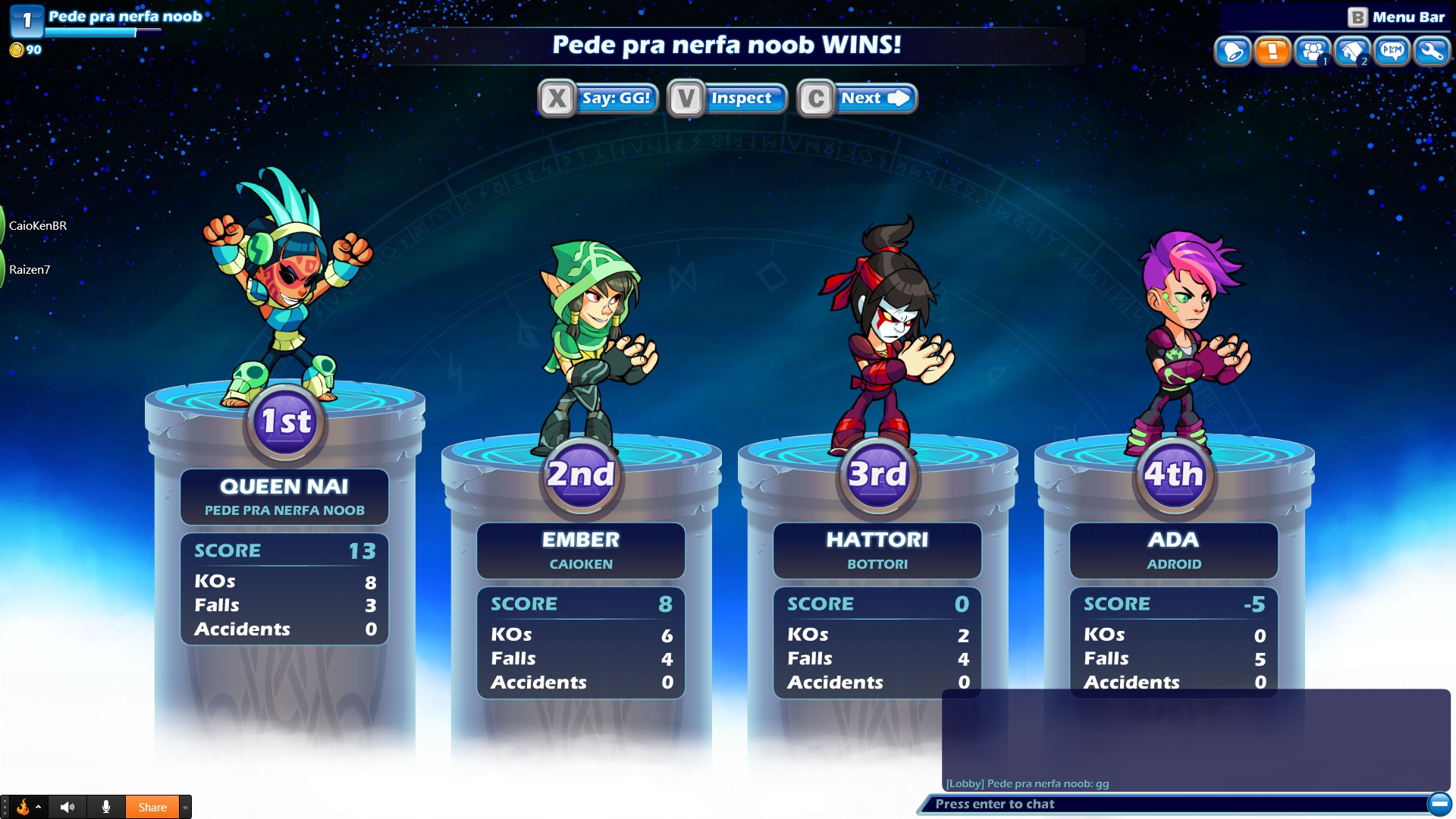Collapse the overlay bar with double arrows

coord(186,807)
